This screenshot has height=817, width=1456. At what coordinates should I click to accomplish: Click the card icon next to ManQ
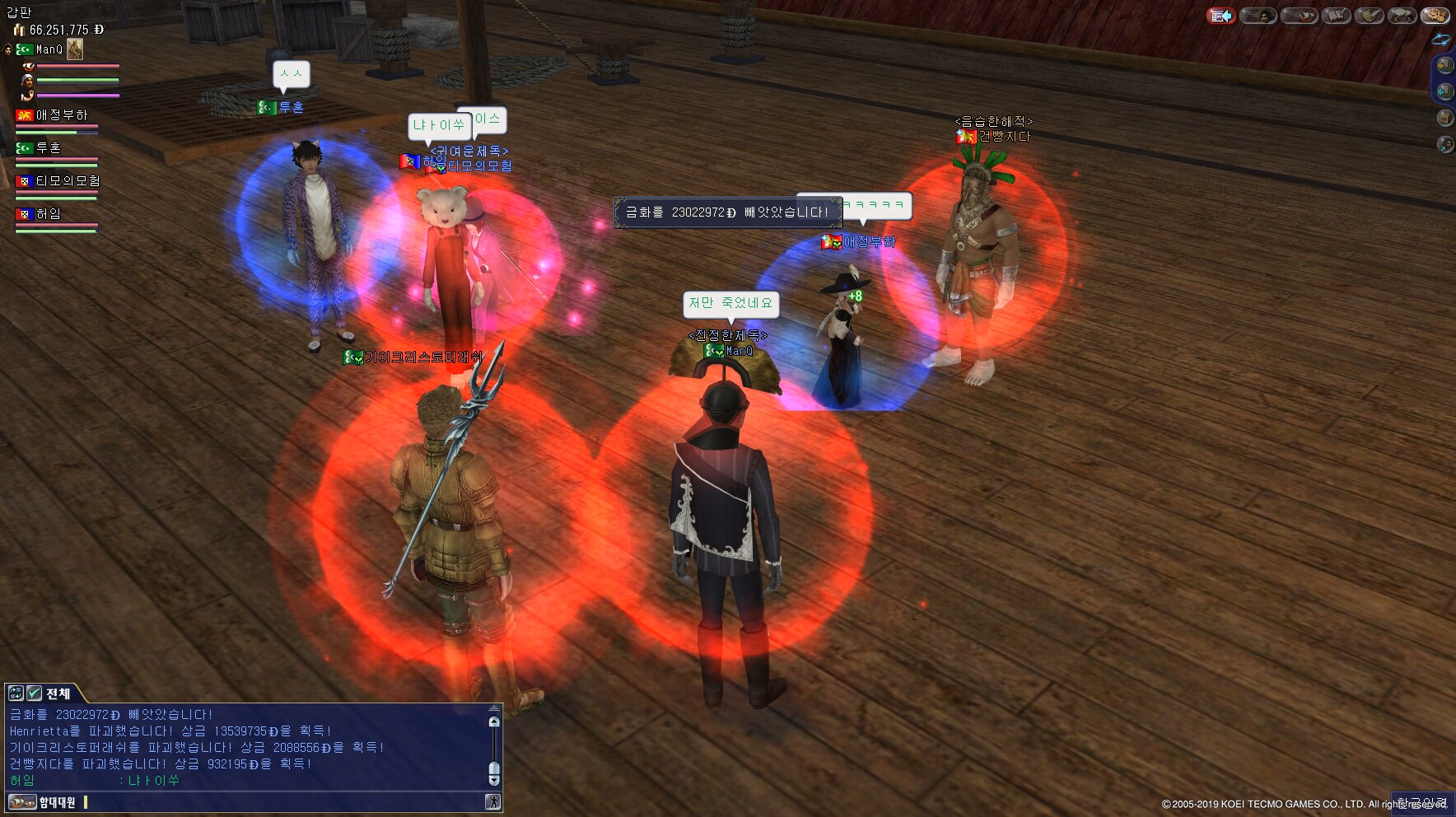[75, 49]
